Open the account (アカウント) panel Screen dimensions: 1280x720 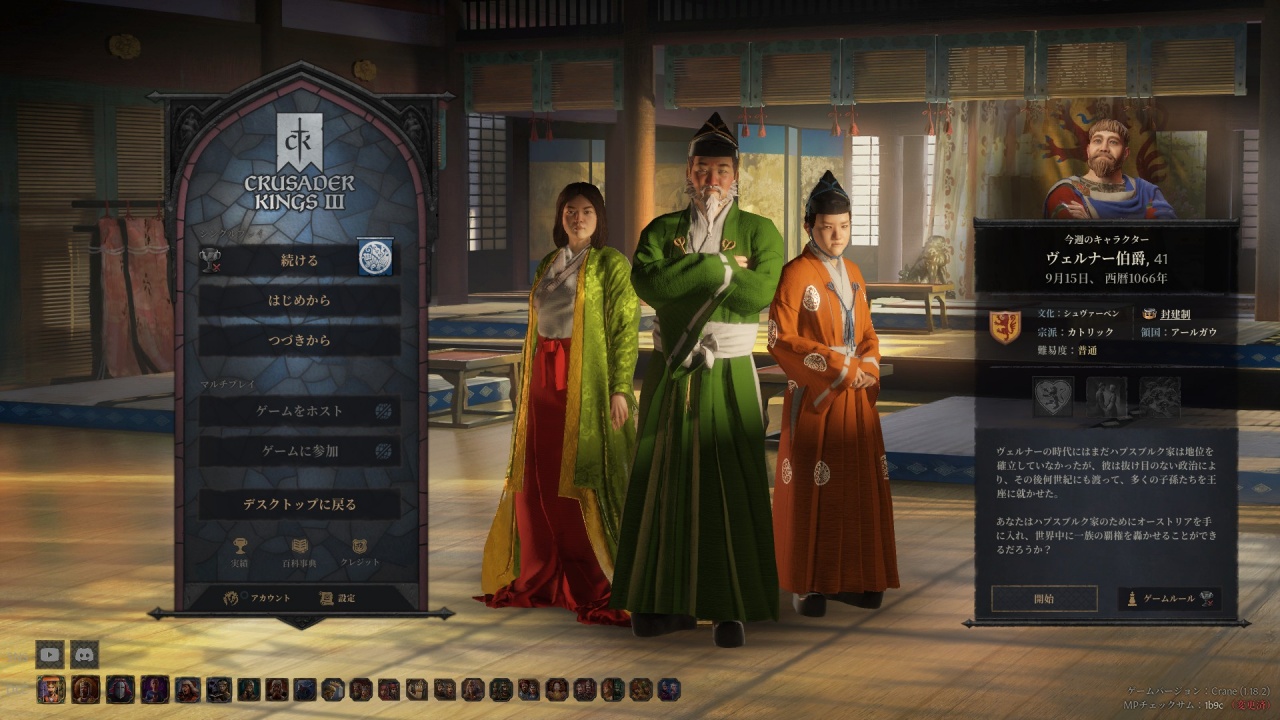(258, 598)
